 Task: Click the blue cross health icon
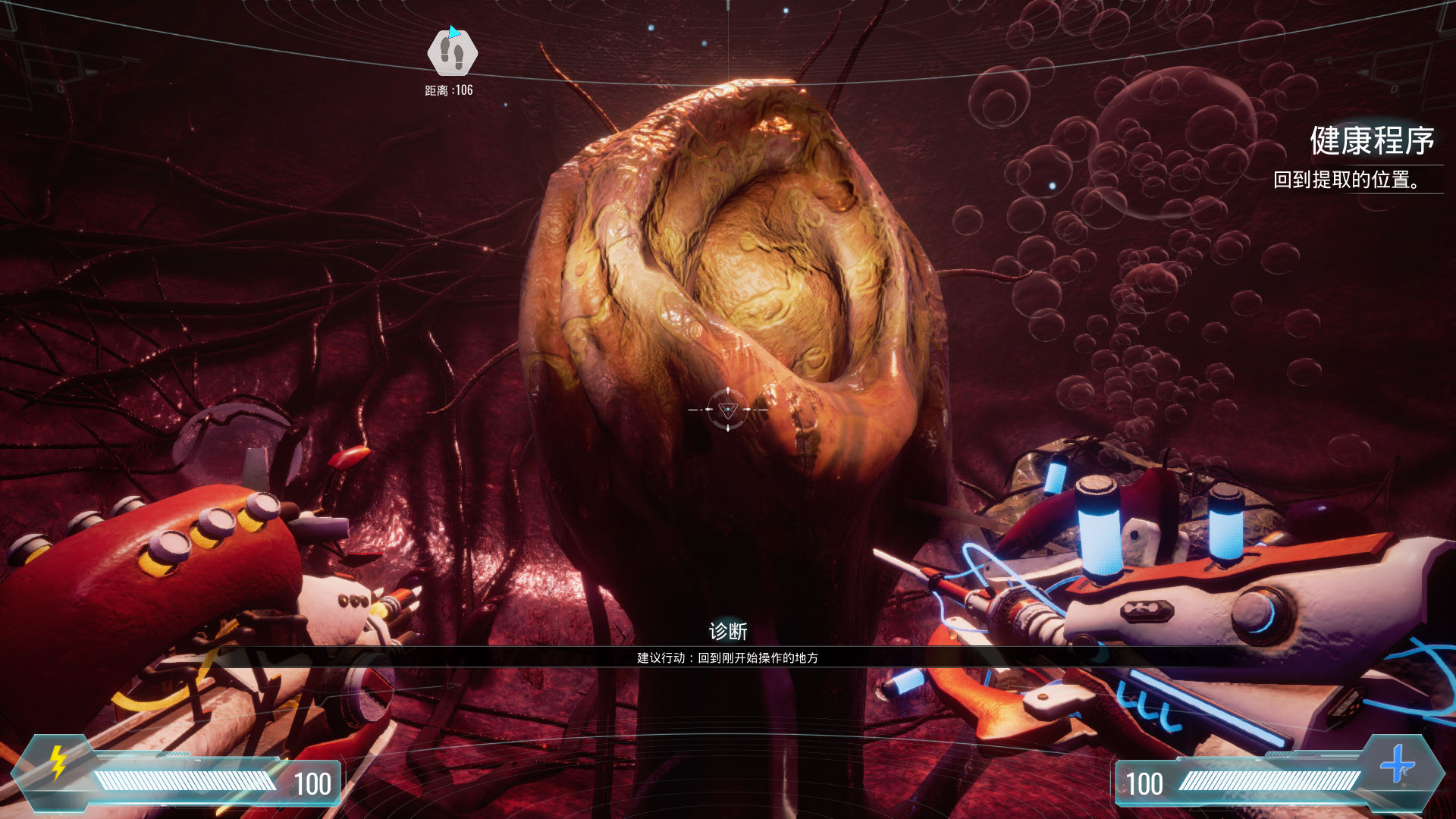1397,764
